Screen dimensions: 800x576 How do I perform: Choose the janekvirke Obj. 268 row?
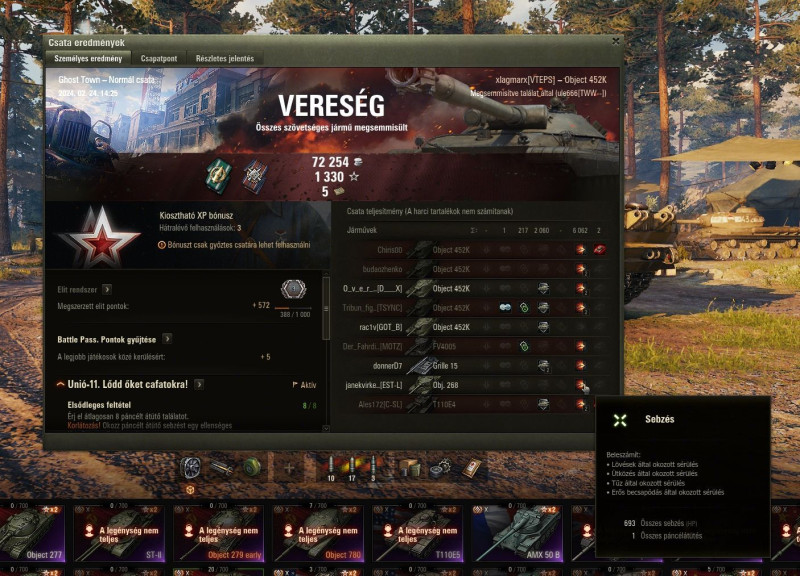pos(470,385)
